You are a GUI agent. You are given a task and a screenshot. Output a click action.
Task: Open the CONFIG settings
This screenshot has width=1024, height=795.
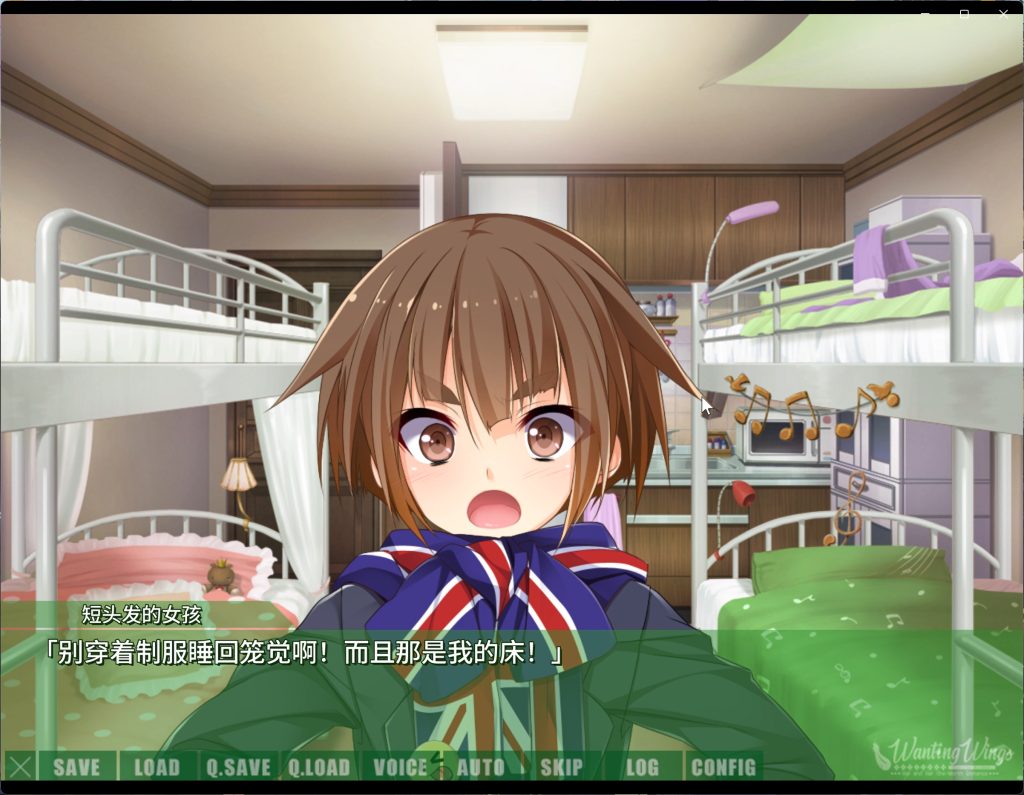pos(723,767)
